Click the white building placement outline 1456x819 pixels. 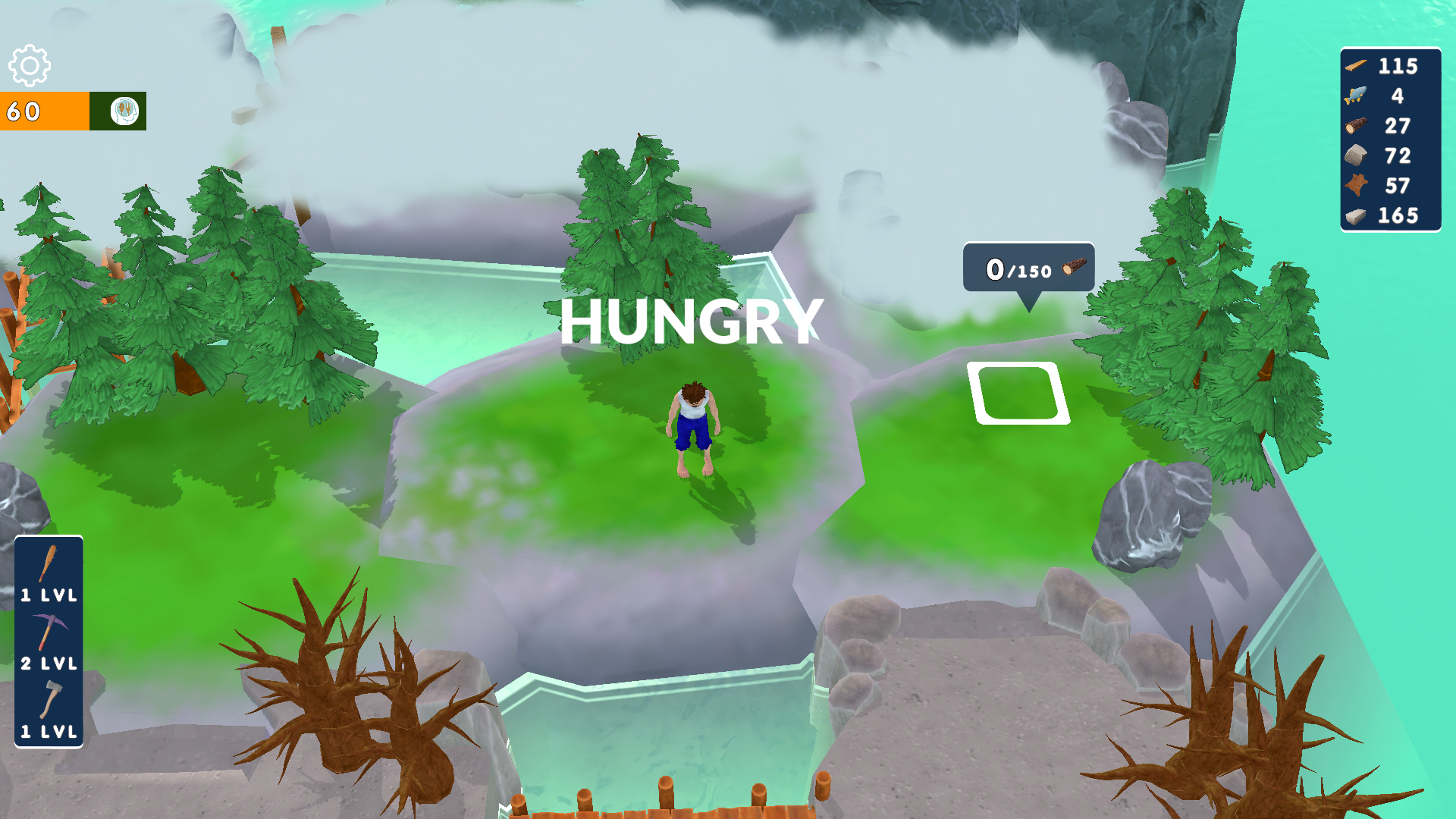[x=1020, y=394]
